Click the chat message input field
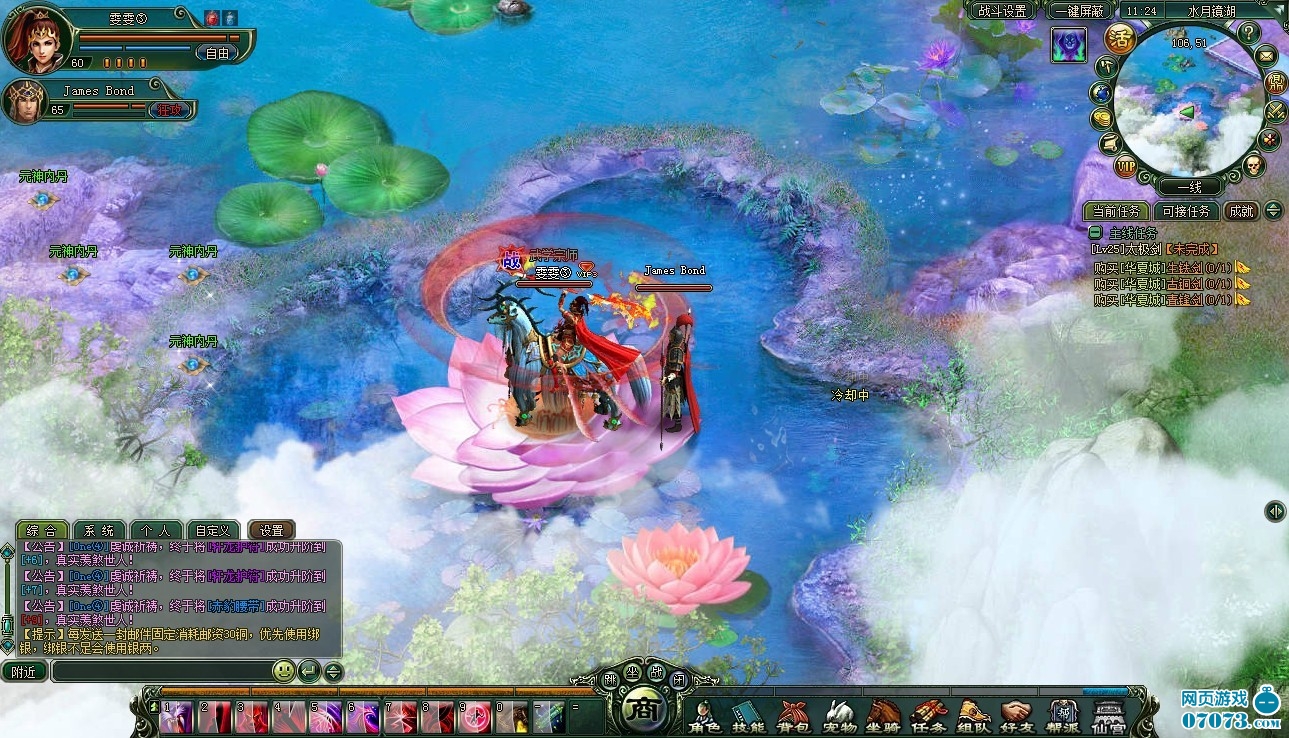 click(x=160, y=672)
